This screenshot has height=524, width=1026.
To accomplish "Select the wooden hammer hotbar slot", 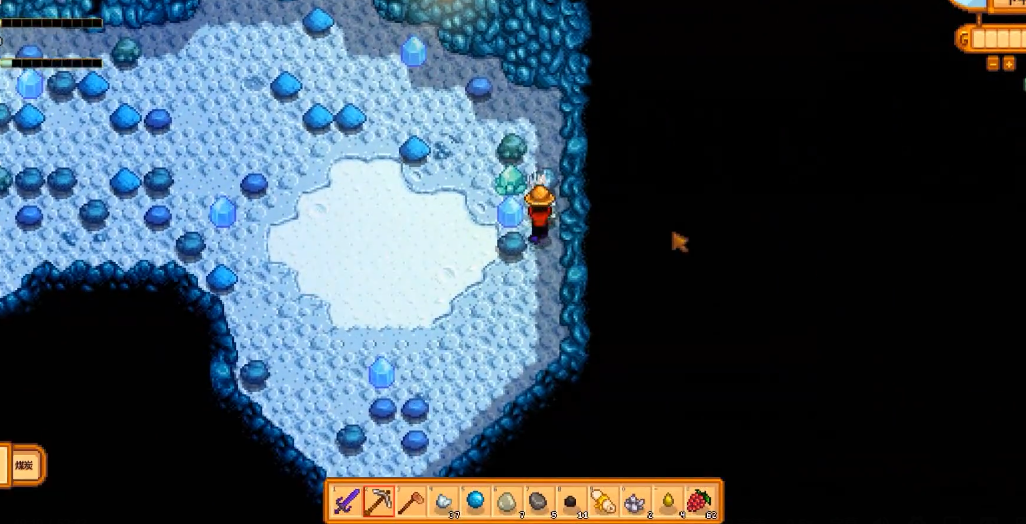I will pyautogui.click(x=410, y=501).
